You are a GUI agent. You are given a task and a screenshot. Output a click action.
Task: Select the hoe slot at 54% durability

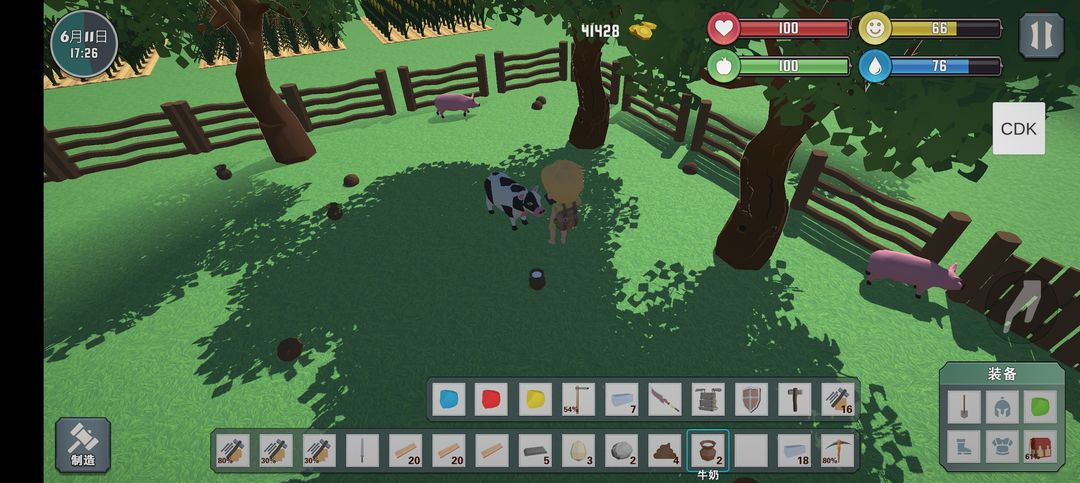point(578,399)
